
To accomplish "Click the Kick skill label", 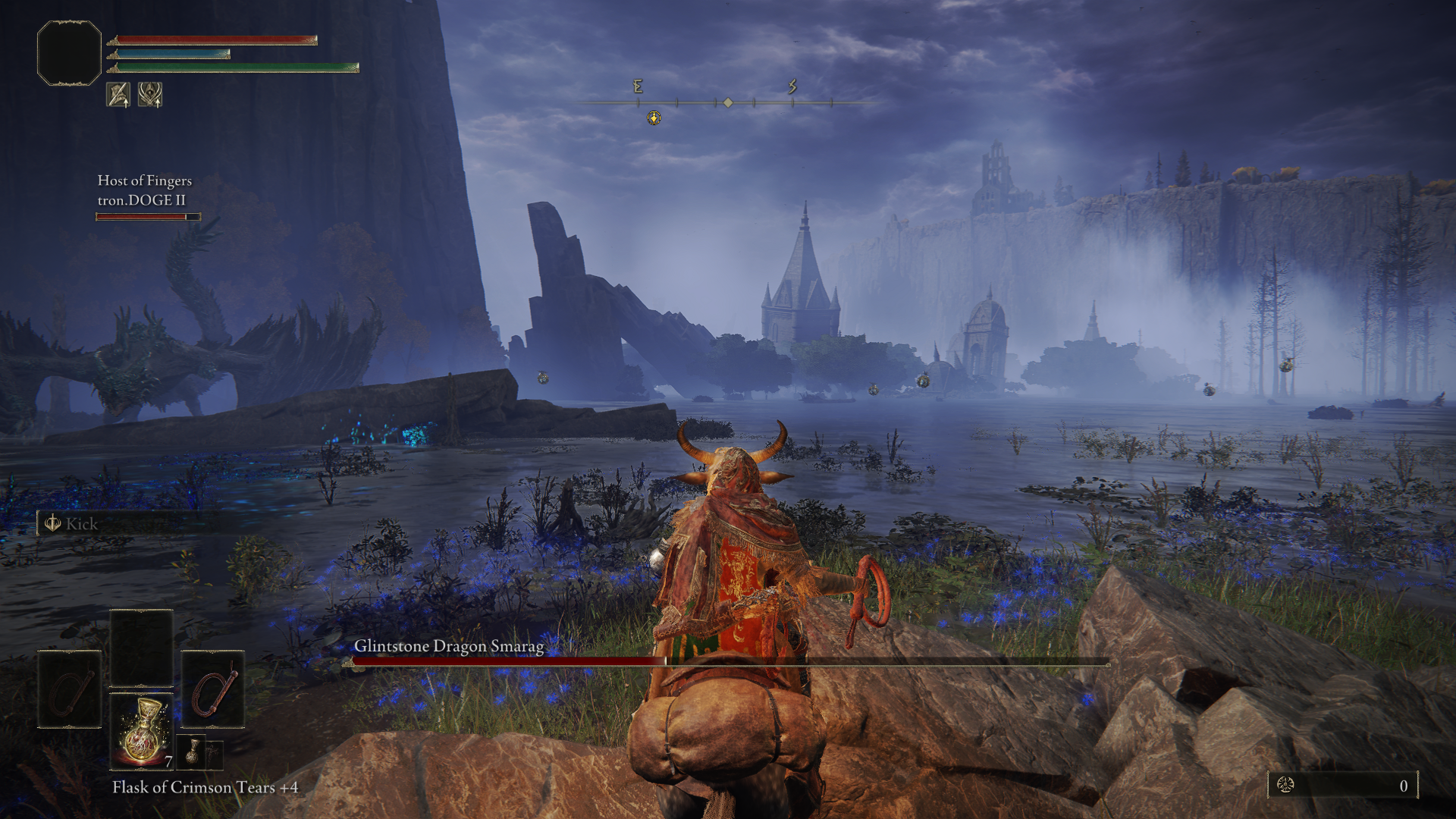I will pos(81,524).
